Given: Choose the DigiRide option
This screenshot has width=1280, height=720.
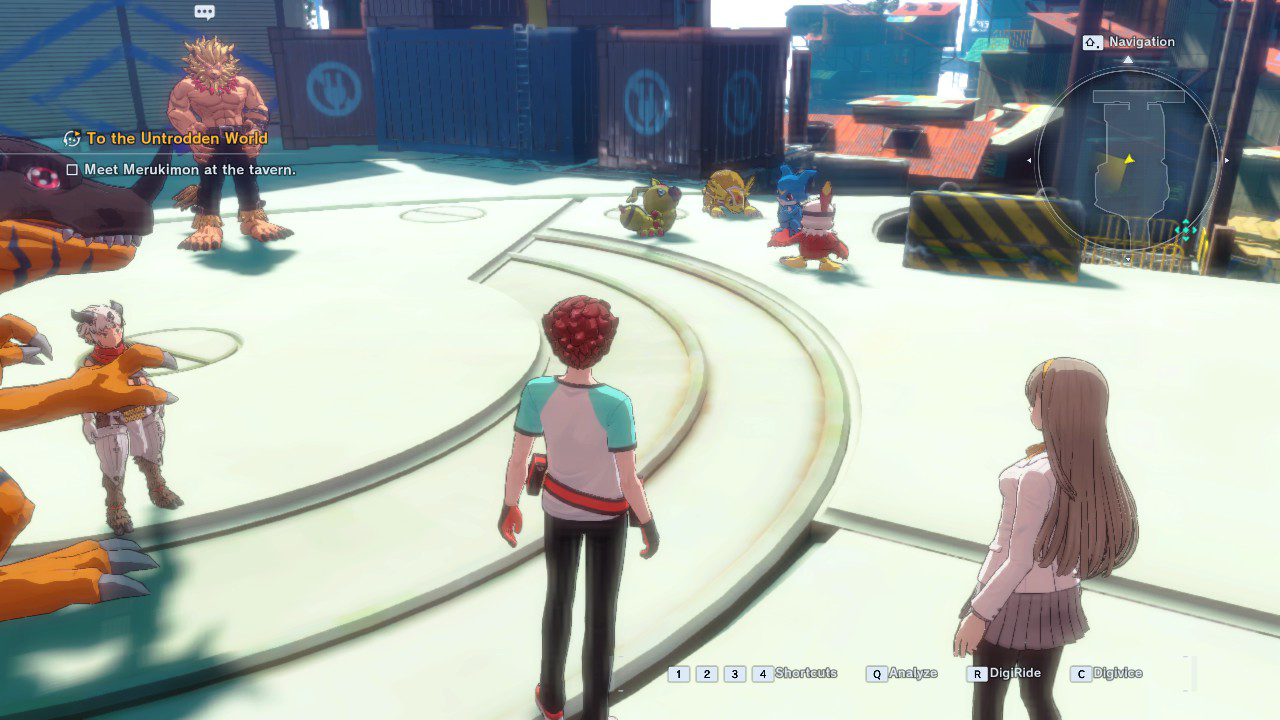Looking at the screenshot, I should point(1014,673).
